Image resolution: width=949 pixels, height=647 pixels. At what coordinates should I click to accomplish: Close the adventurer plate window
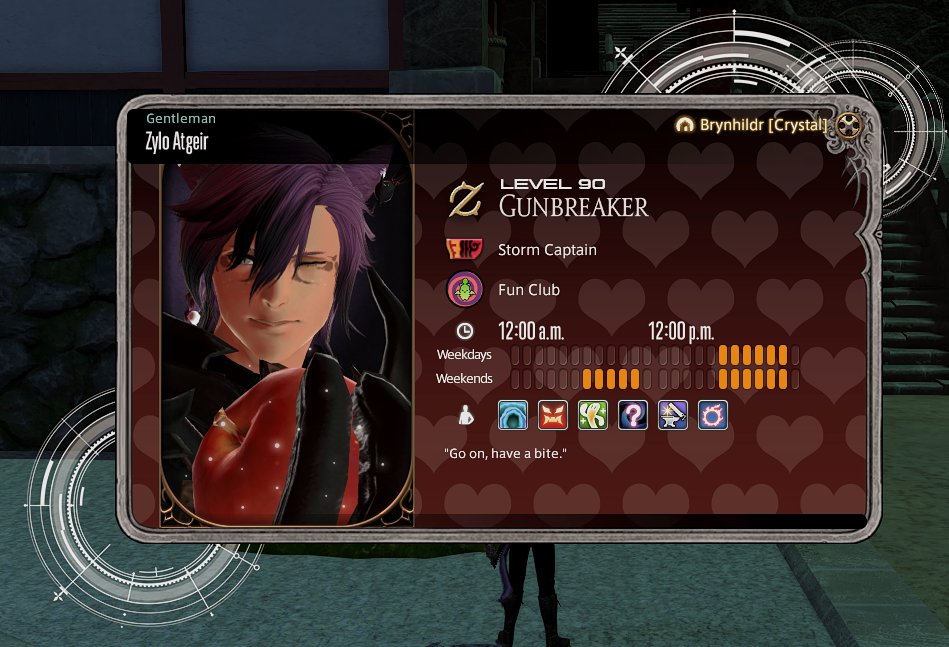coord(850,125)
